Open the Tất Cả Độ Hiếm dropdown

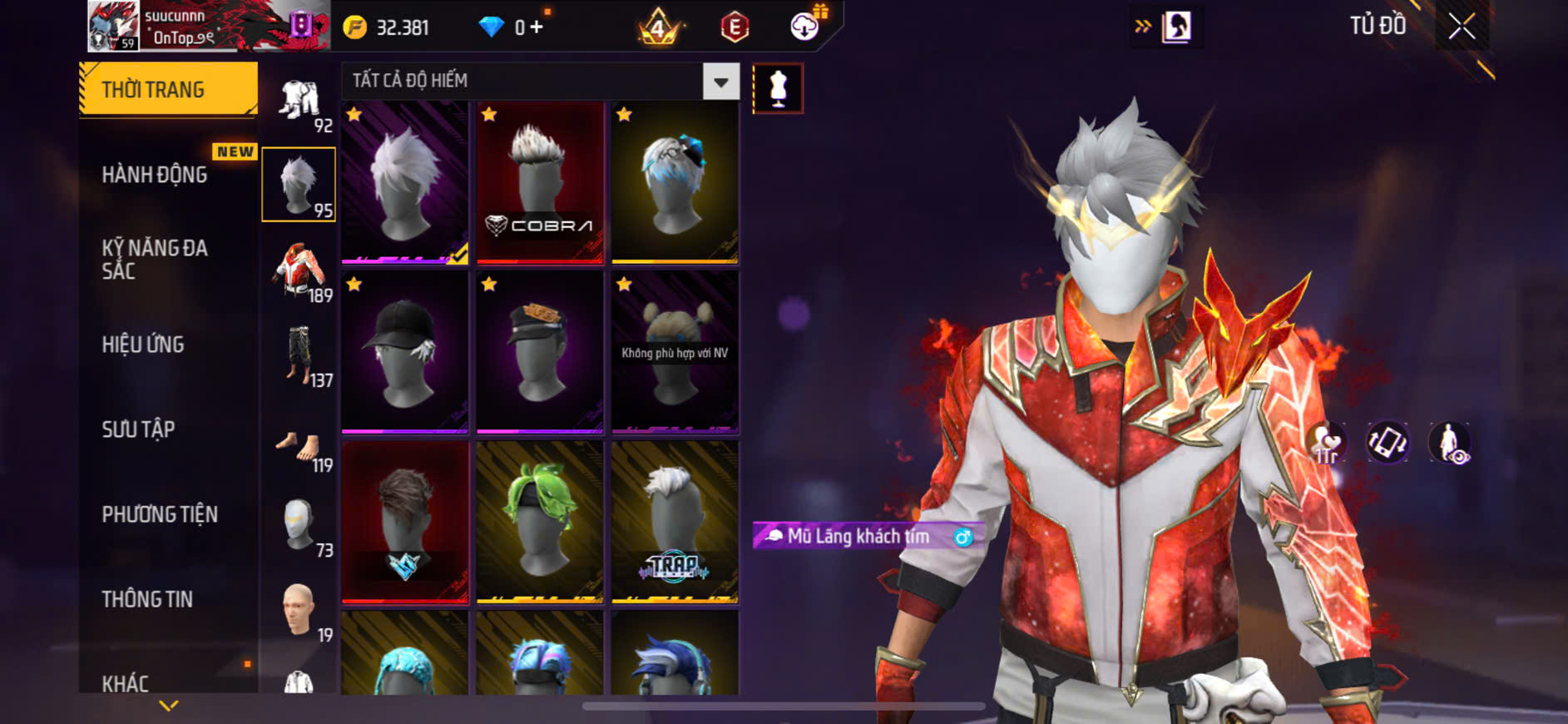click(720, 82)
